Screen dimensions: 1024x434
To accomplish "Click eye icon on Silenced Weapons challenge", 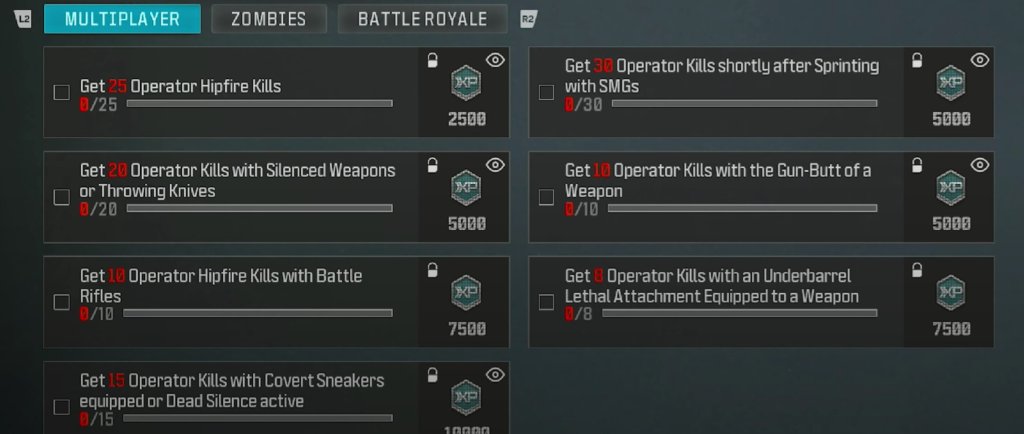I will pos(494,165).
